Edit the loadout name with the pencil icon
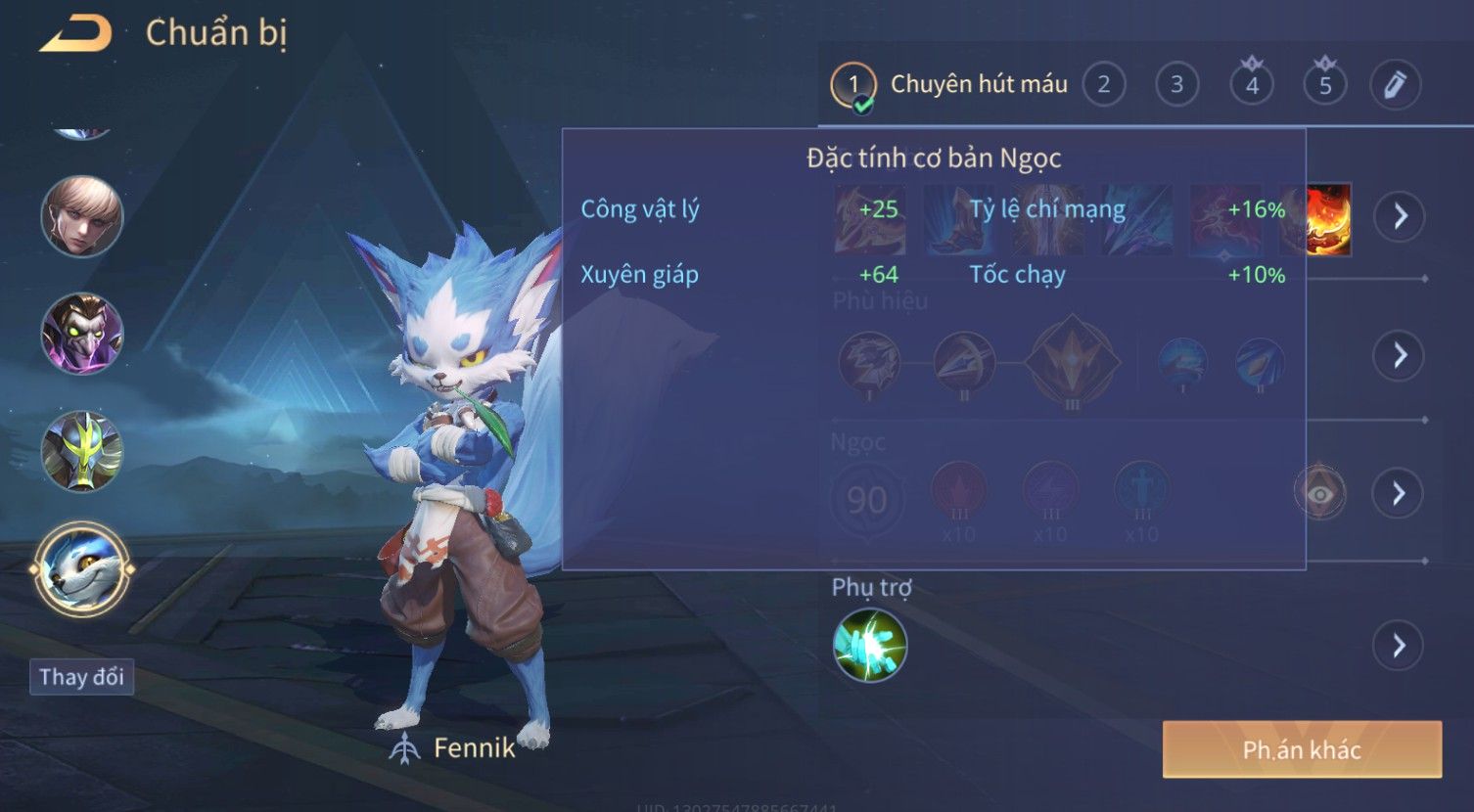 [x=1395, y=85]
